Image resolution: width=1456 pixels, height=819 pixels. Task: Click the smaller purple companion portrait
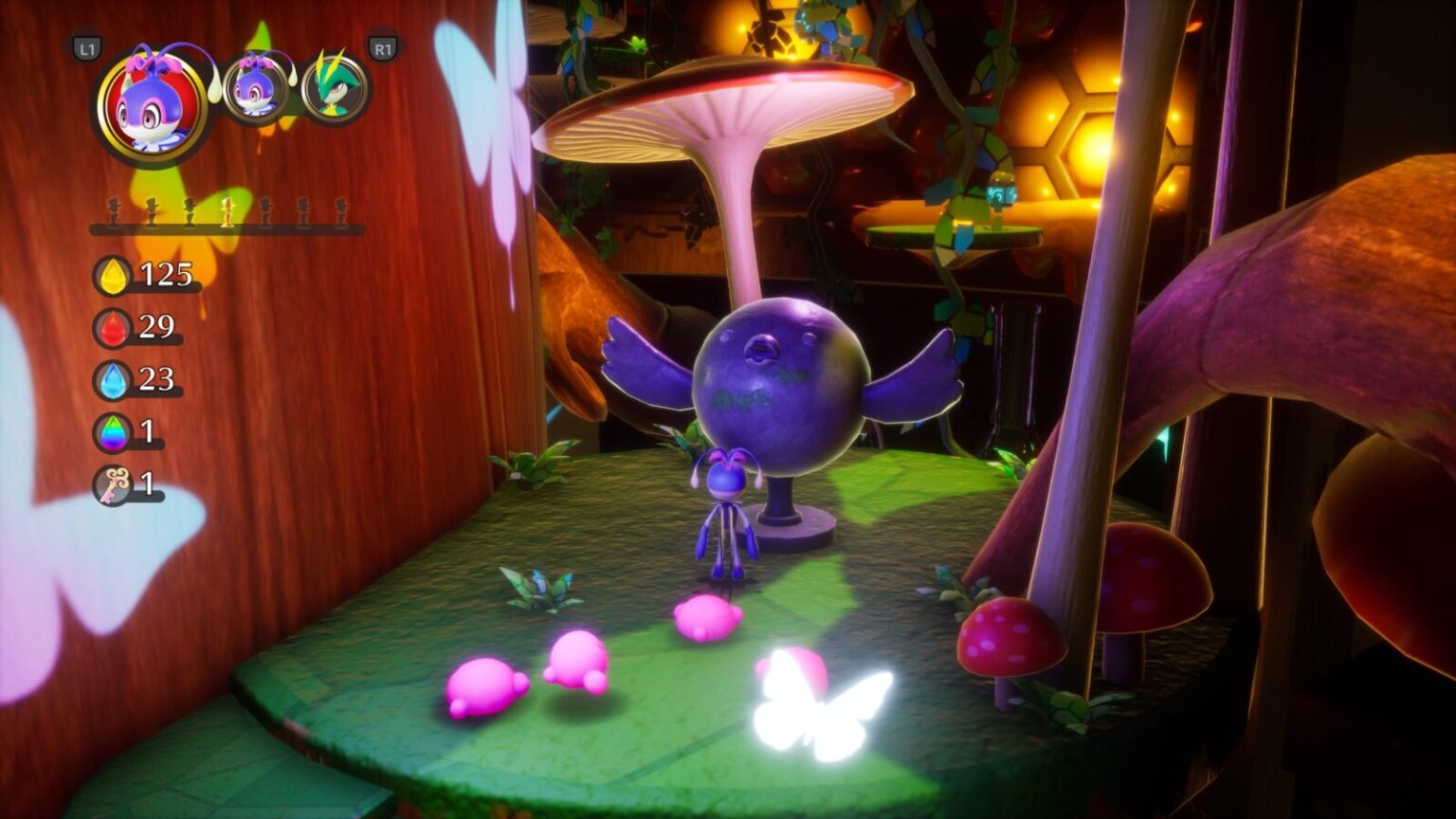(x=252, y=90)
